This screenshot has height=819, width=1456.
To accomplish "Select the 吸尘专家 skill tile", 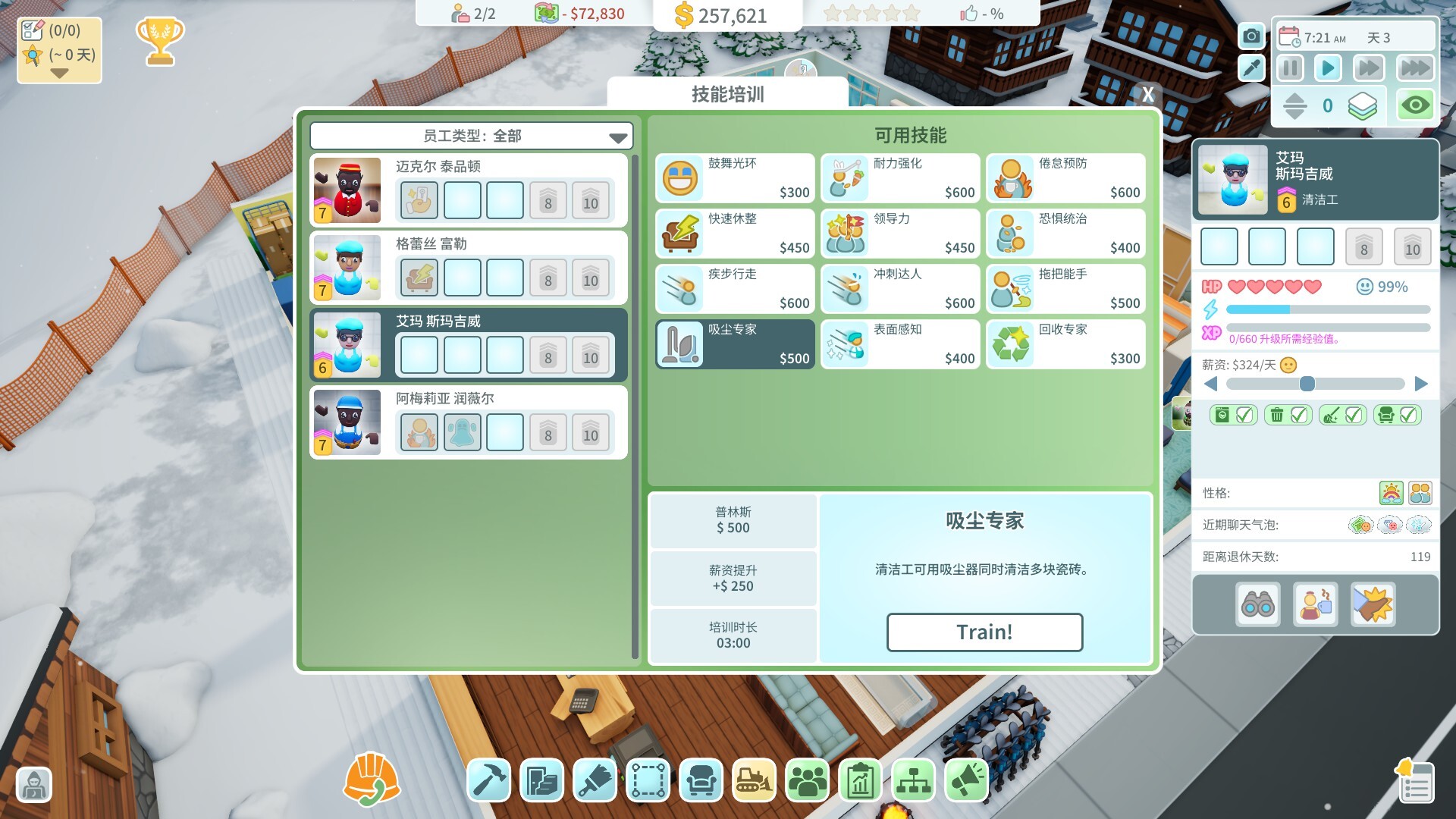I will pyautogui.click(x=733, y=344).
